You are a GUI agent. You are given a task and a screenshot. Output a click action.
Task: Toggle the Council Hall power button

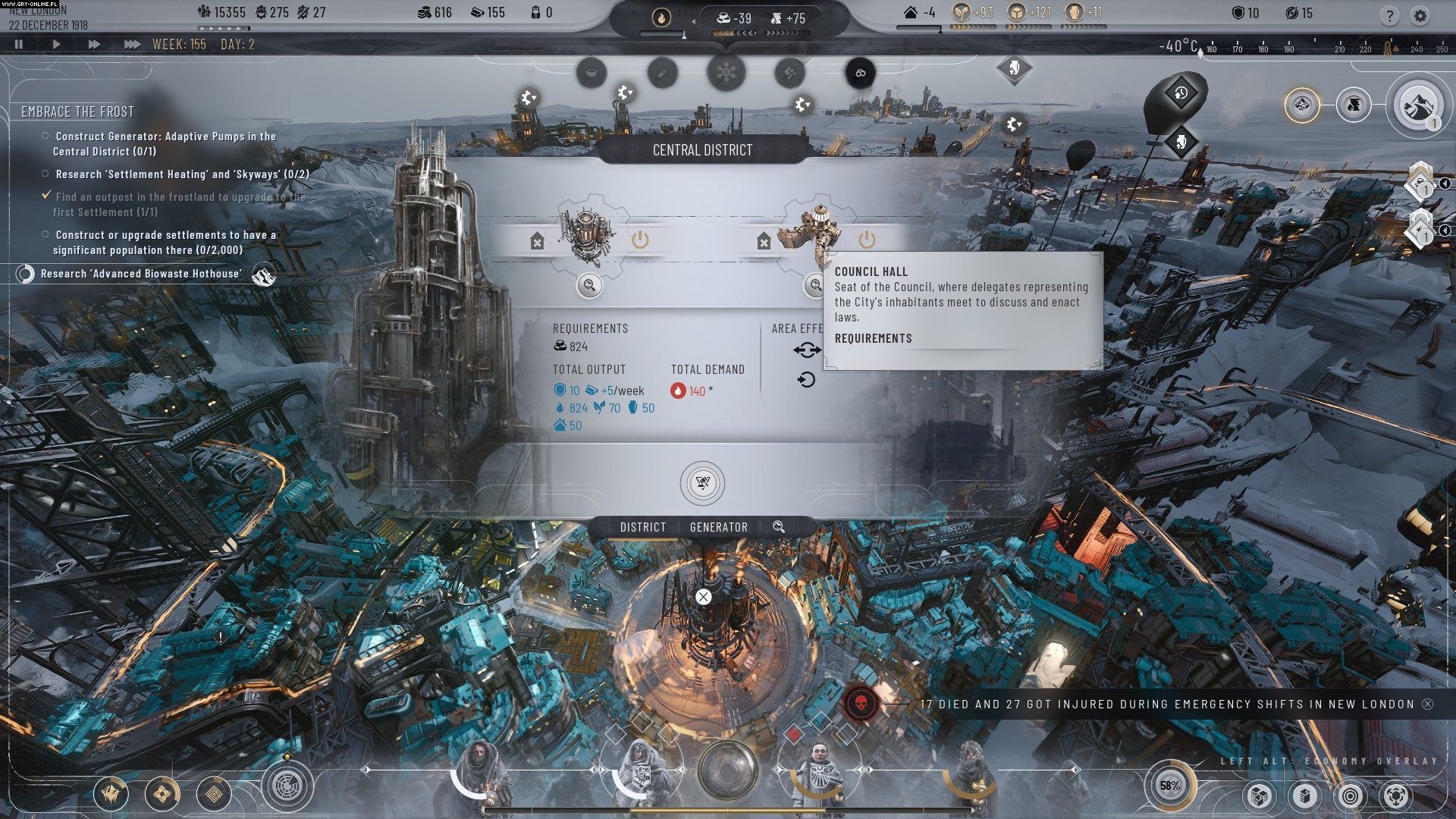pyautogui.click(x=867, y=240)
